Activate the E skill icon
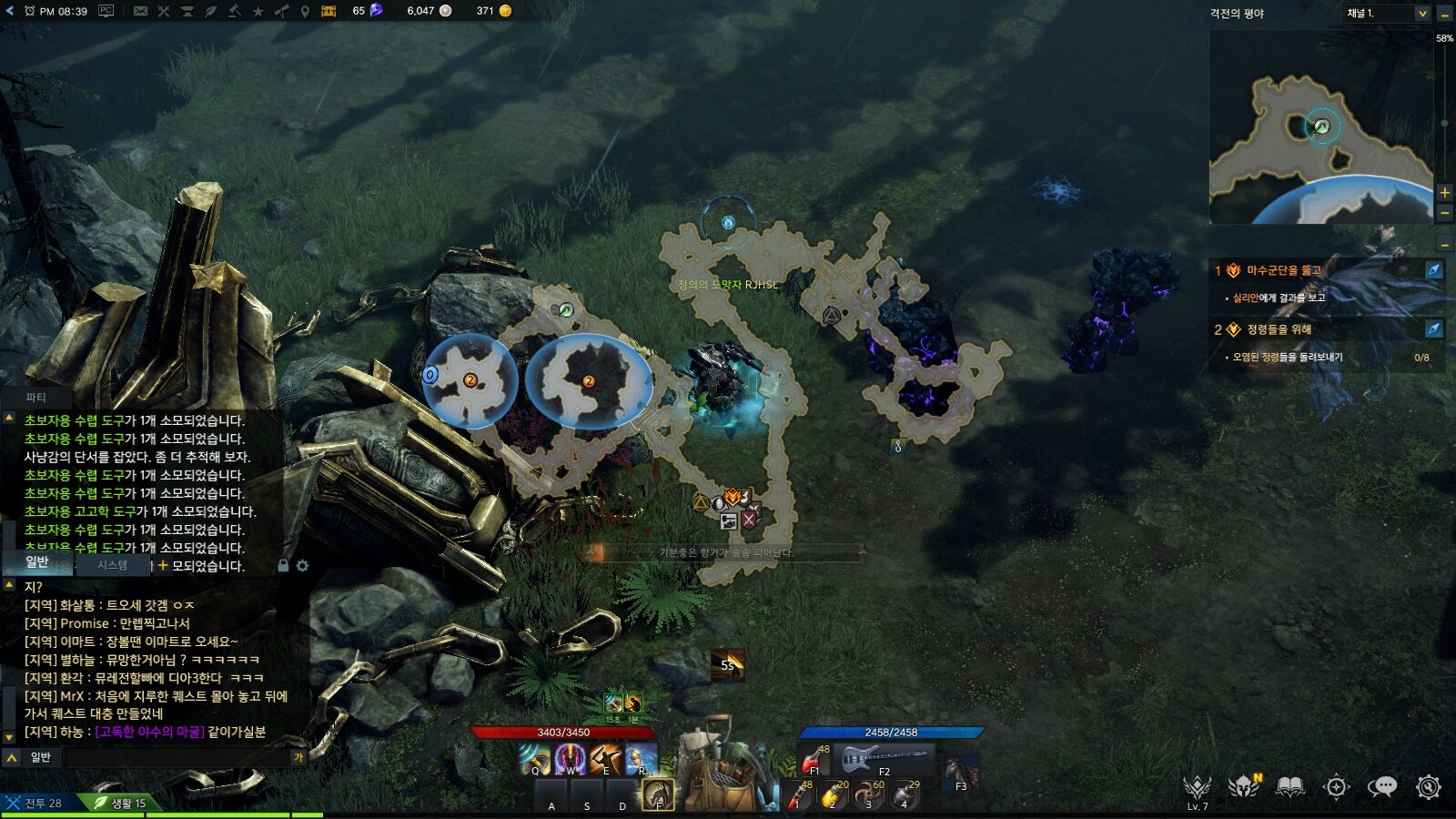 coord(605,759)
